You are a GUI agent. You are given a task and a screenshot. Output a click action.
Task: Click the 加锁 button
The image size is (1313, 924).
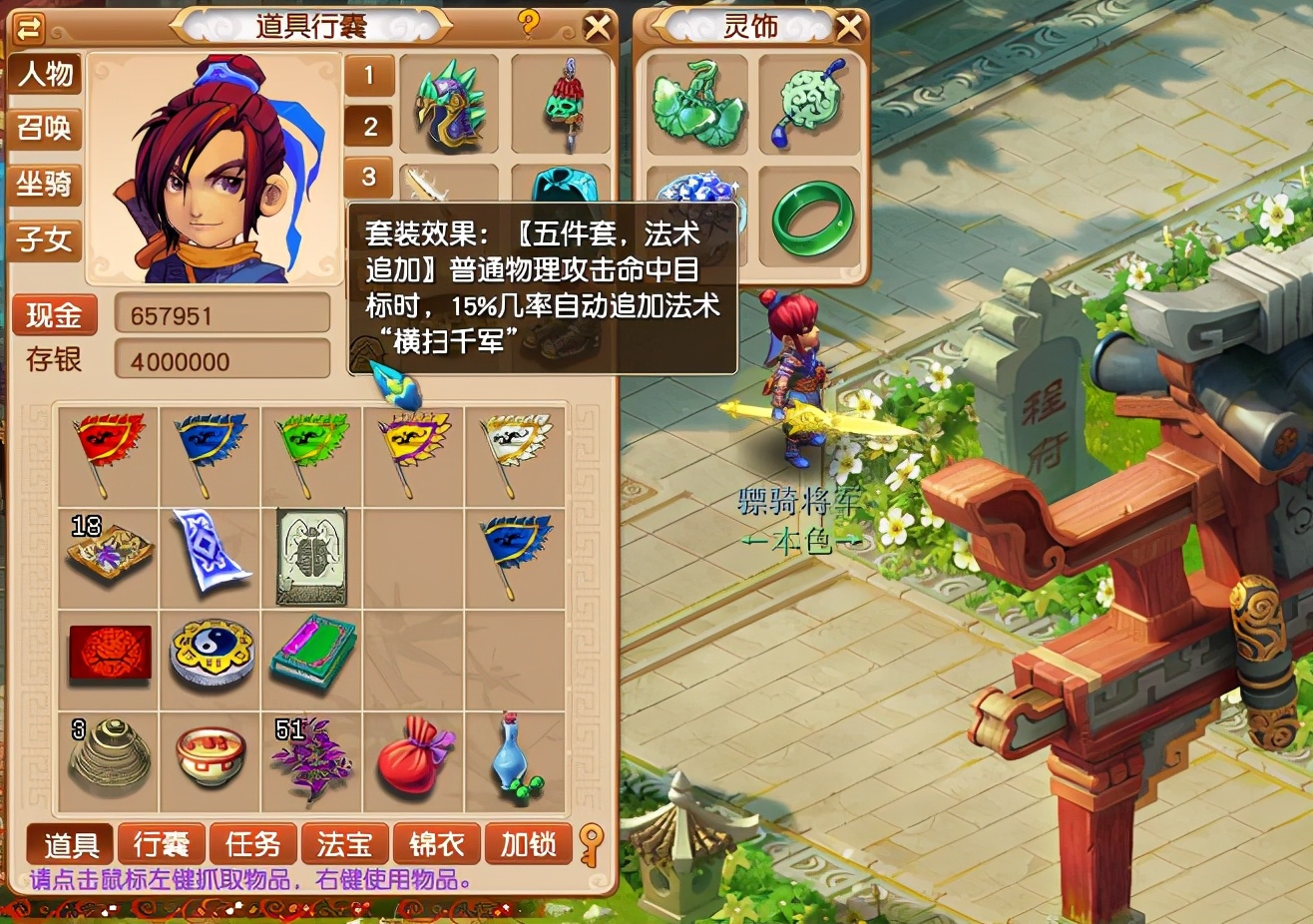pyautogui.click(x=528, y=843)
